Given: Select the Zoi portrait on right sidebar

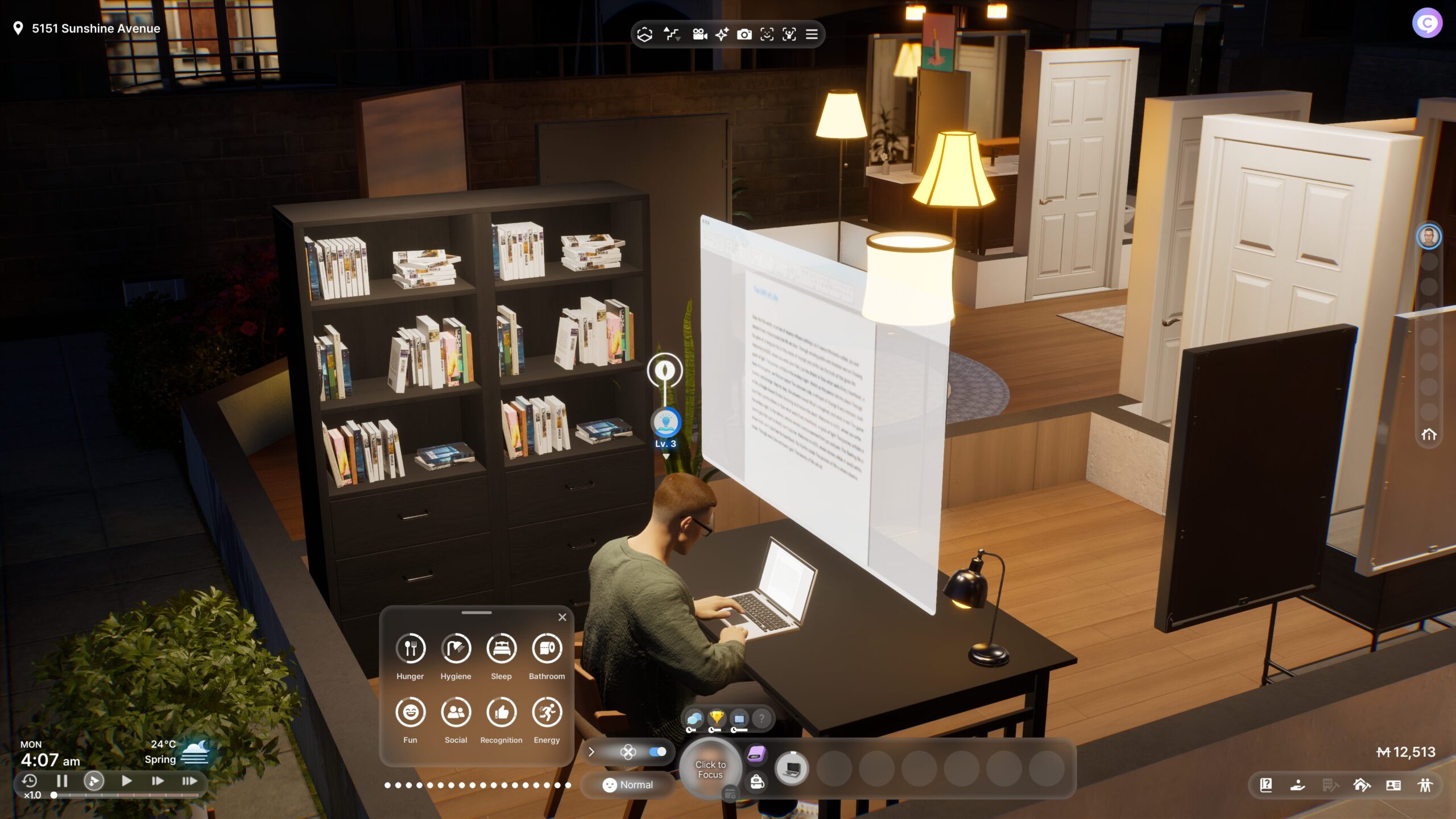Looking at the screenshot, I should tap(1429, 237).
